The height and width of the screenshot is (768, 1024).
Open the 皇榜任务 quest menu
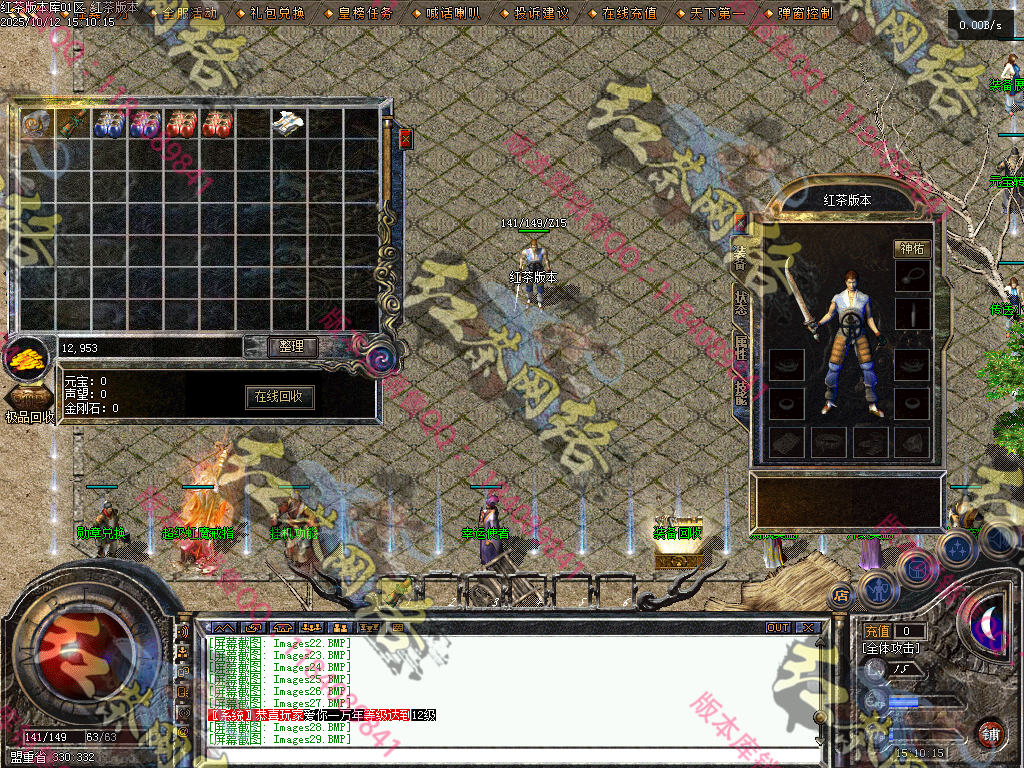(x=365, y=14)
